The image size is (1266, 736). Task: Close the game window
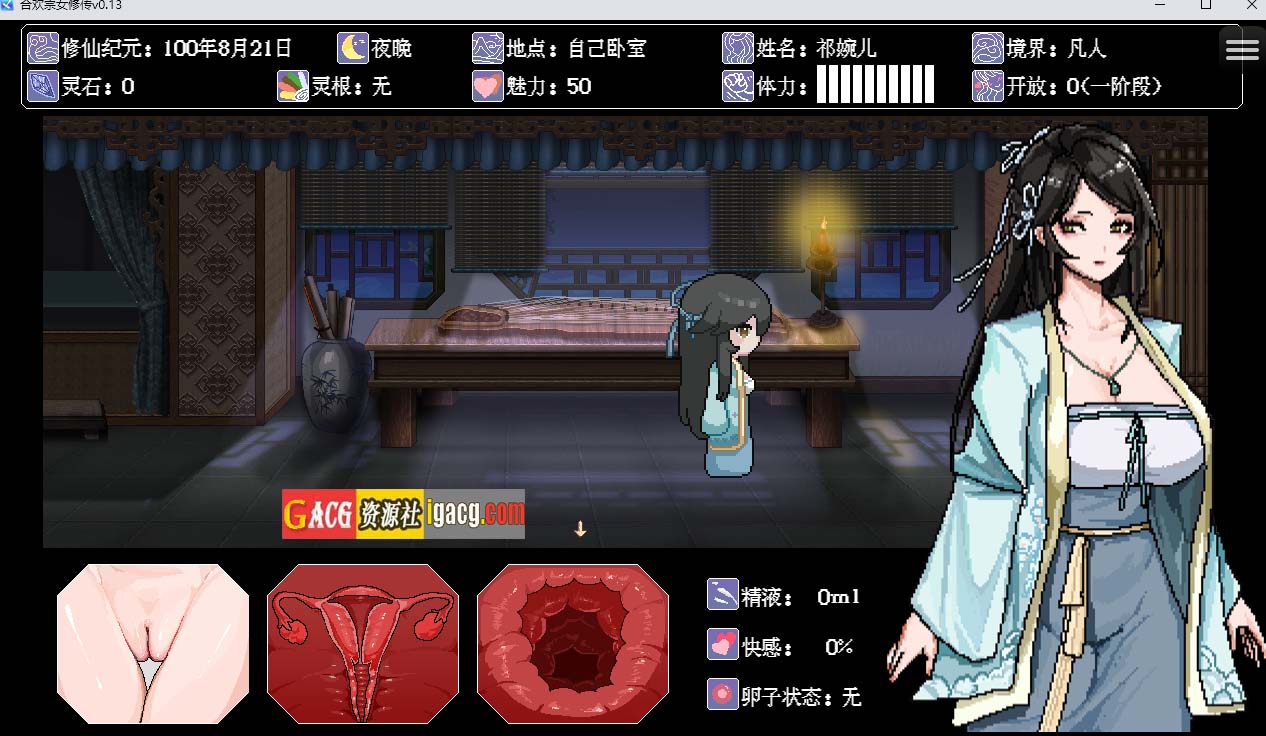point(1251,5)
